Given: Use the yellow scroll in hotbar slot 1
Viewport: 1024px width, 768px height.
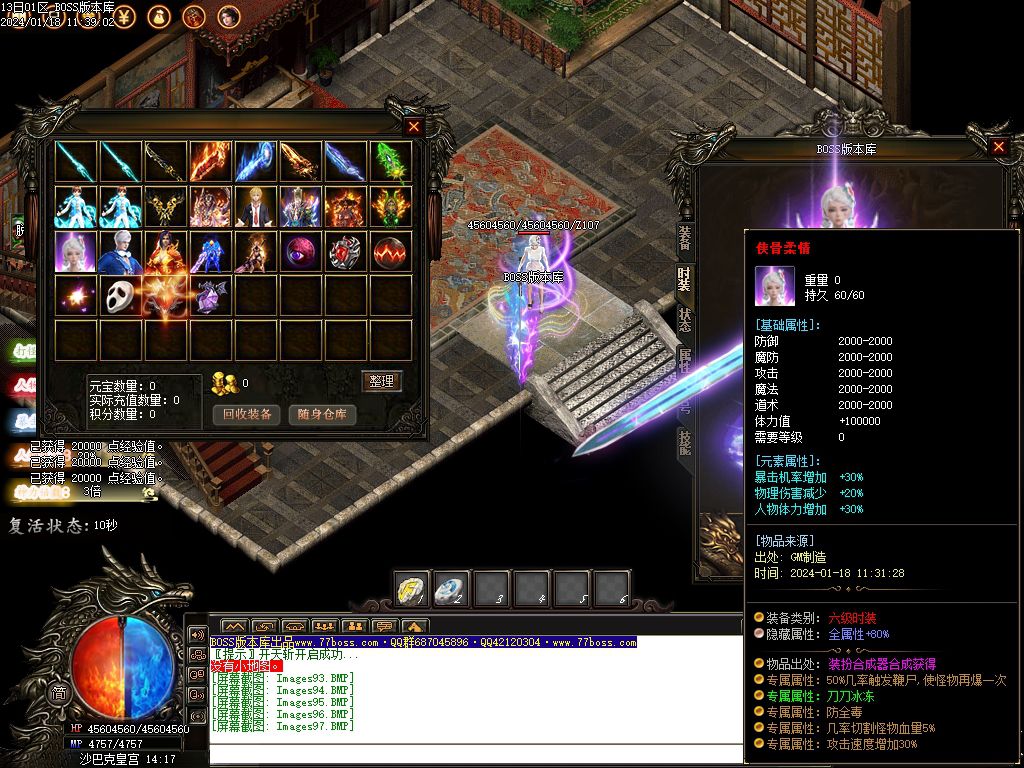Looking at the screenshot, I should click(411, 590).
